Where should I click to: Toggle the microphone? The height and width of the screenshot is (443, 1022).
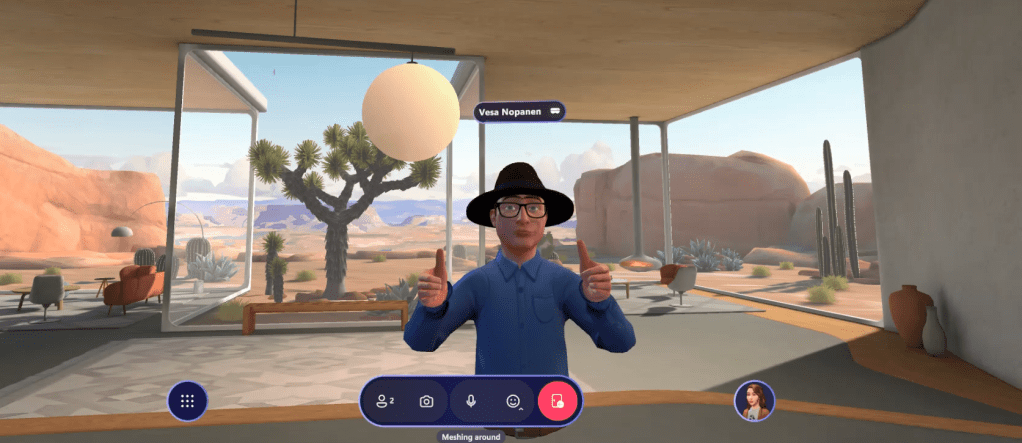pos(471,401)
